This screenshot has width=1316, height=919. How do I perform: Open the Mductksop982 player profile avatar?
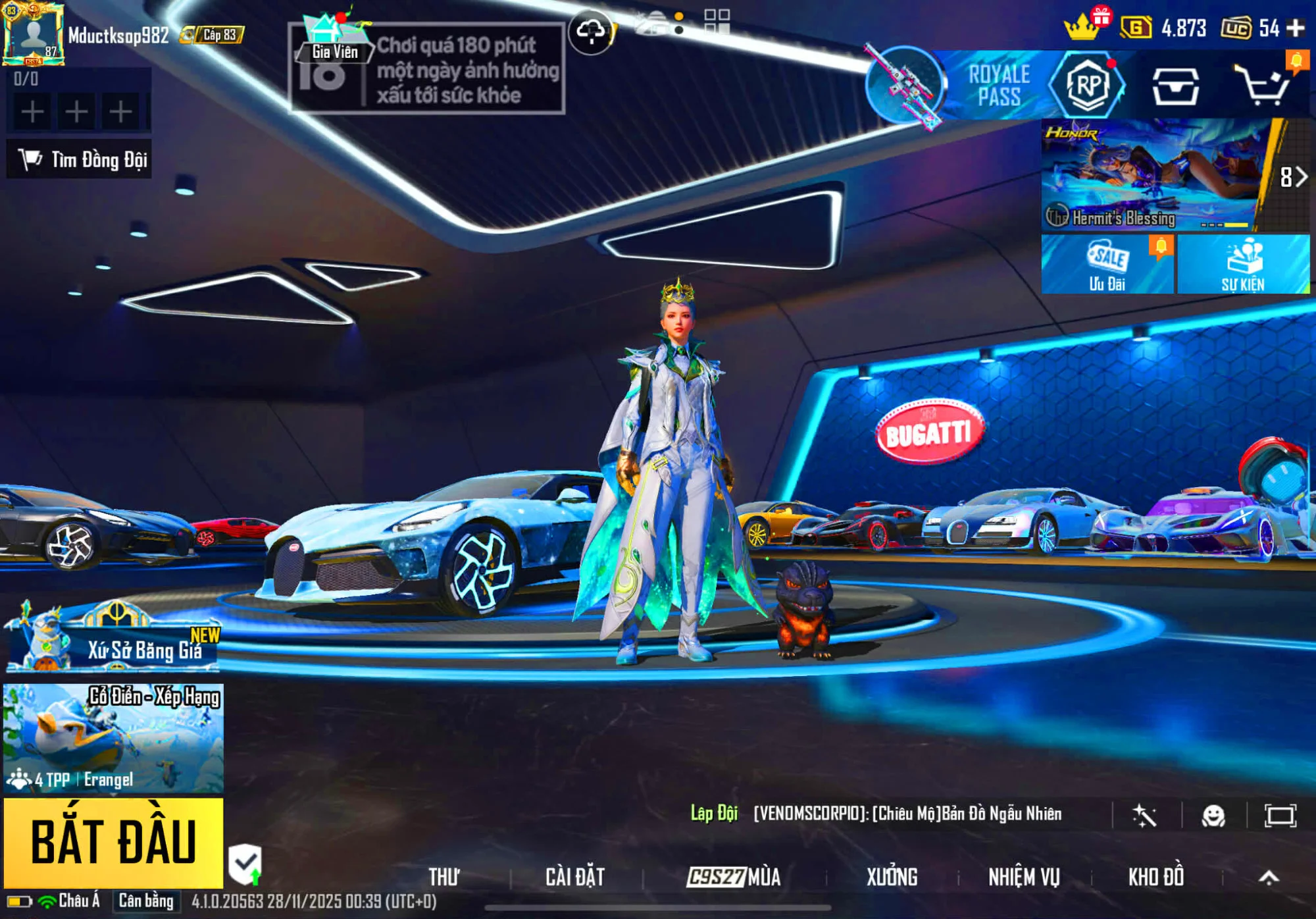[33, 34]
